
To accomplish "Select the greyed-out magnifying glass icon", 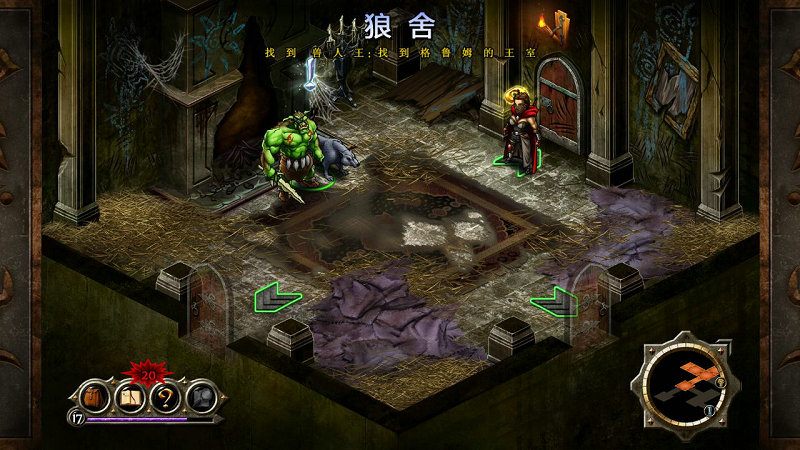I will [200, 397].
